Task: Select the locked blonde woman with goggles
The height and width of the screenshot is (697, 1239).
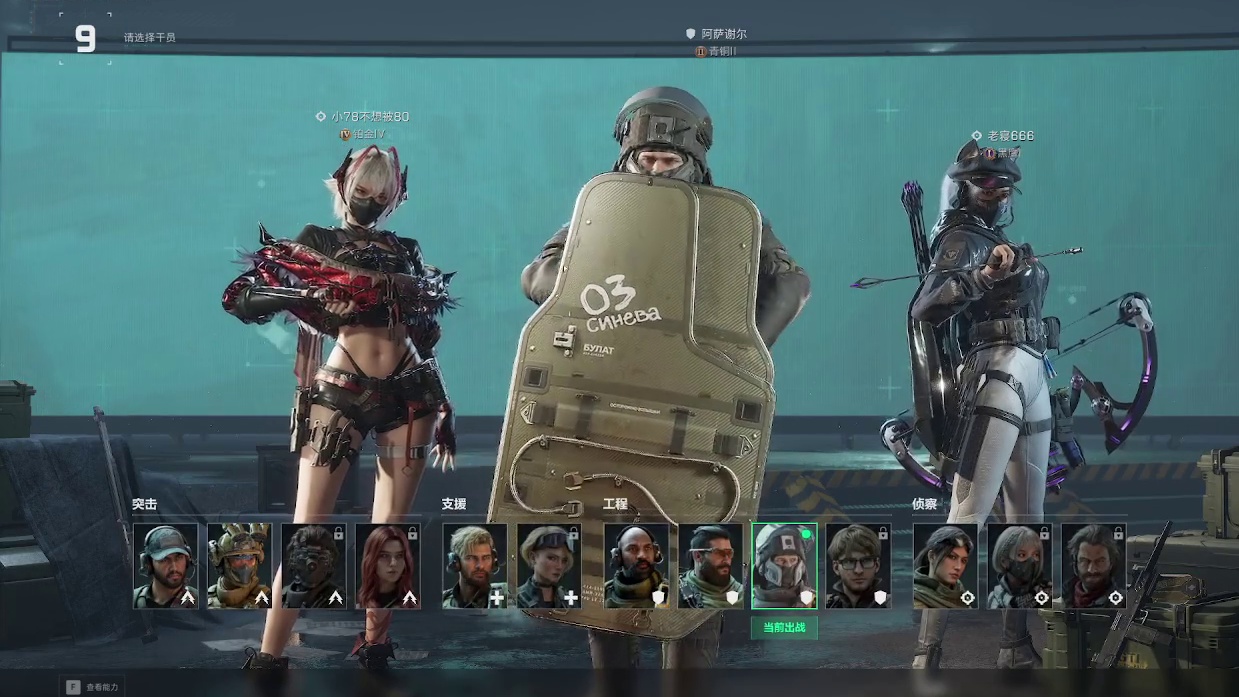Action: (549, 566)
